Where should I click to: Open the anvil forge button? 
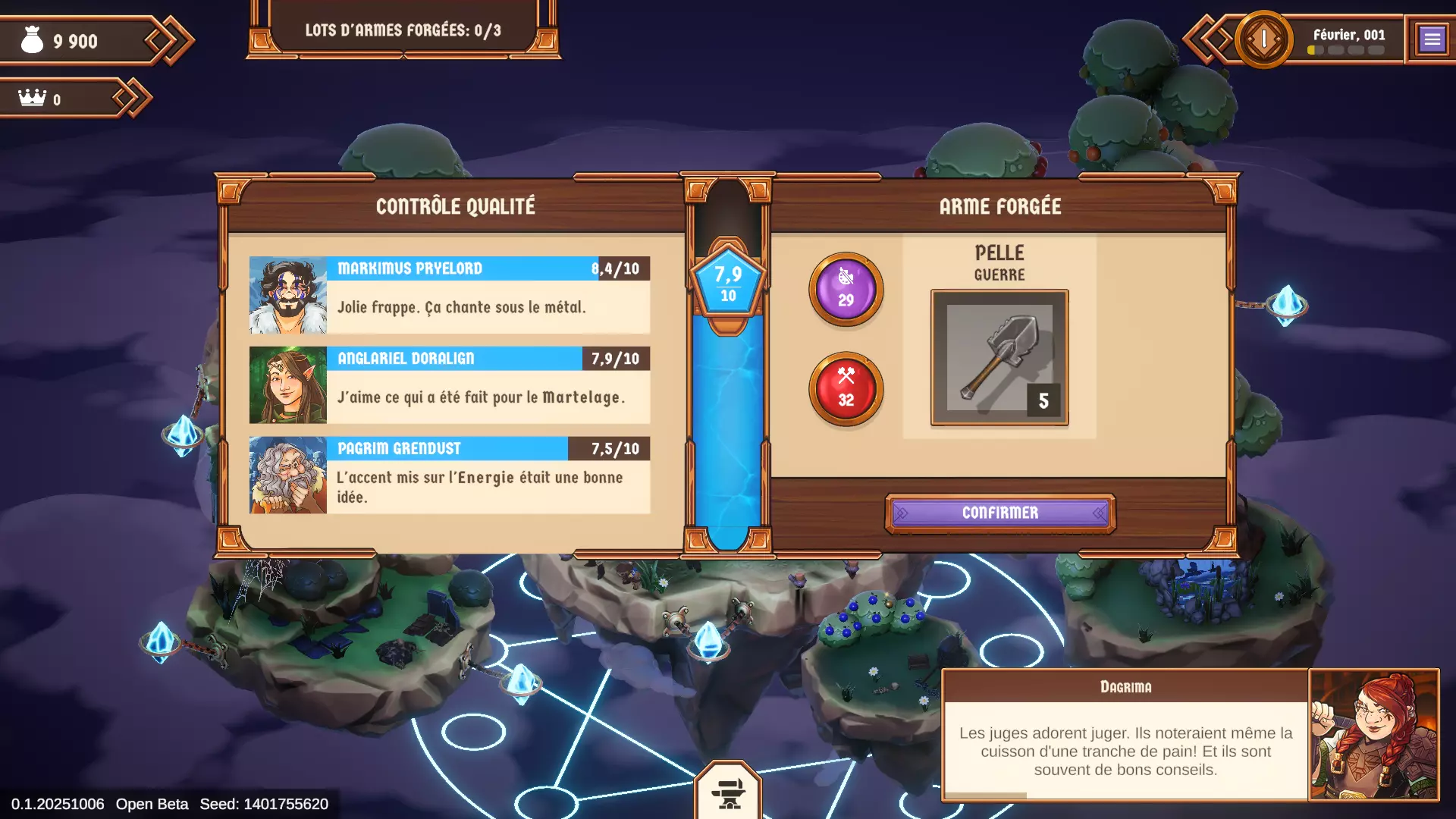pos(728,792)
